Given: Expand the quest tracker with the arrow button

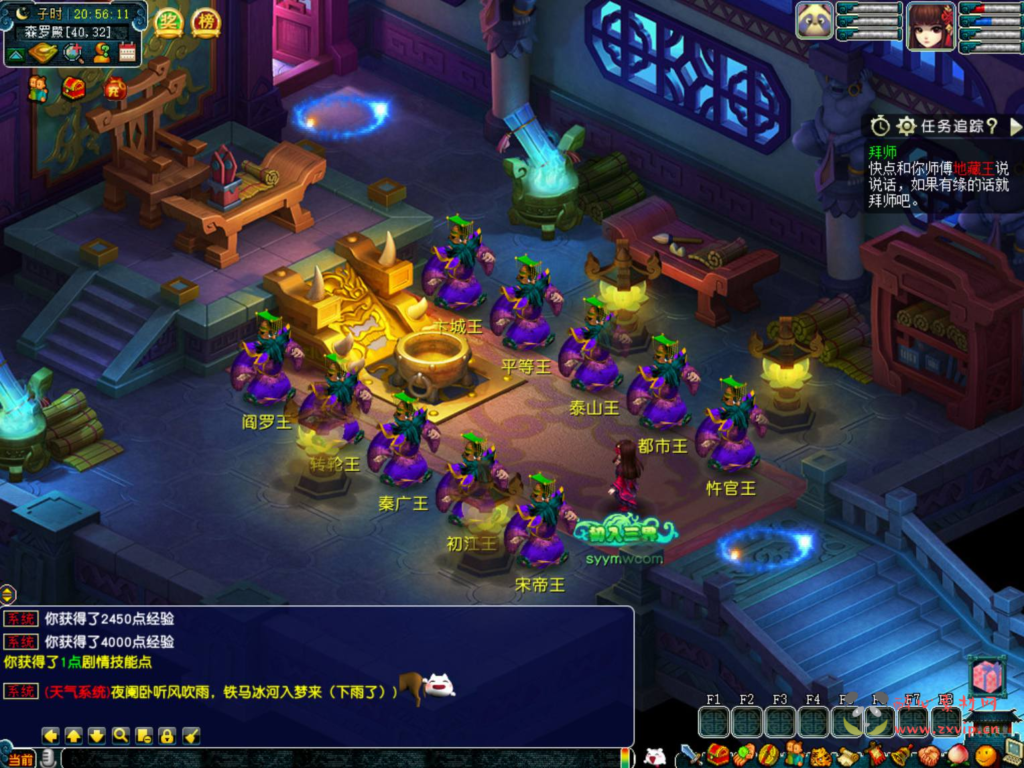Looking at the screenshot, I should coord(1015,127).
